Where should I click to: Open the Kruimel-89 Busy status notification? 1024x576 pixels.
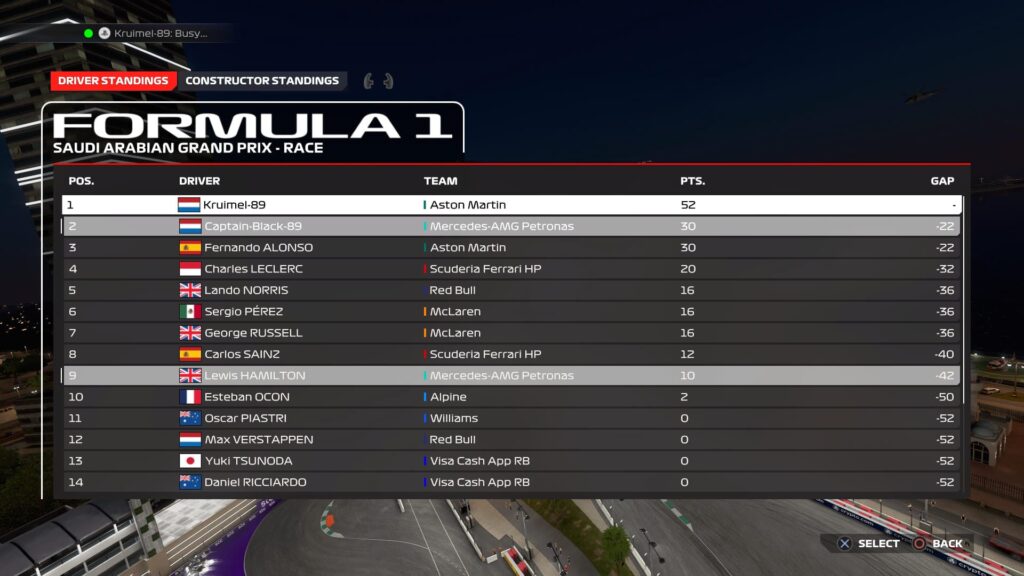pyautogui.click(x=153, y=33)
